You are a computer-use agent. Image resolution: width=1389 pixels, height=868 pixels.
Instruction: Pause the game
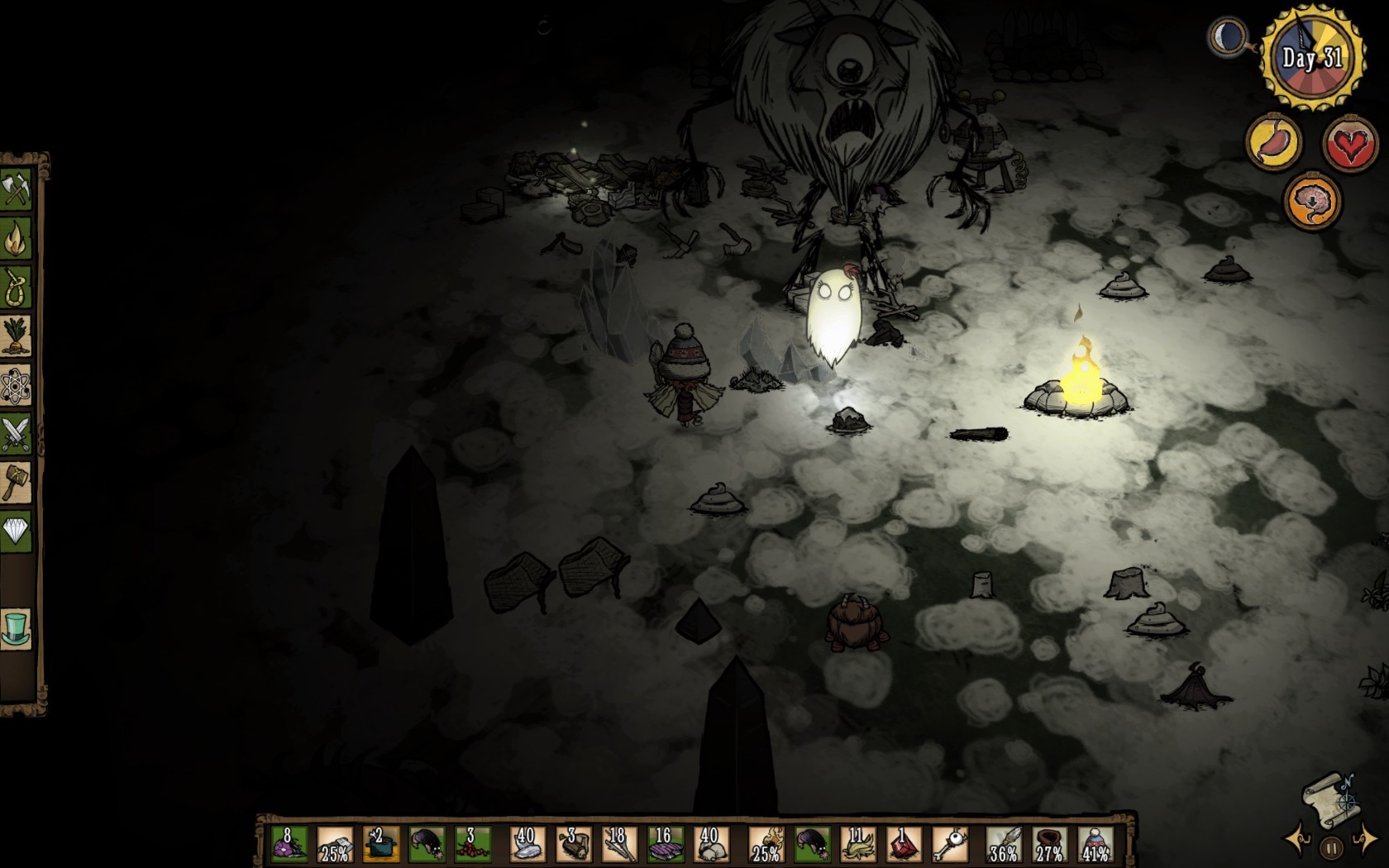1331,848
